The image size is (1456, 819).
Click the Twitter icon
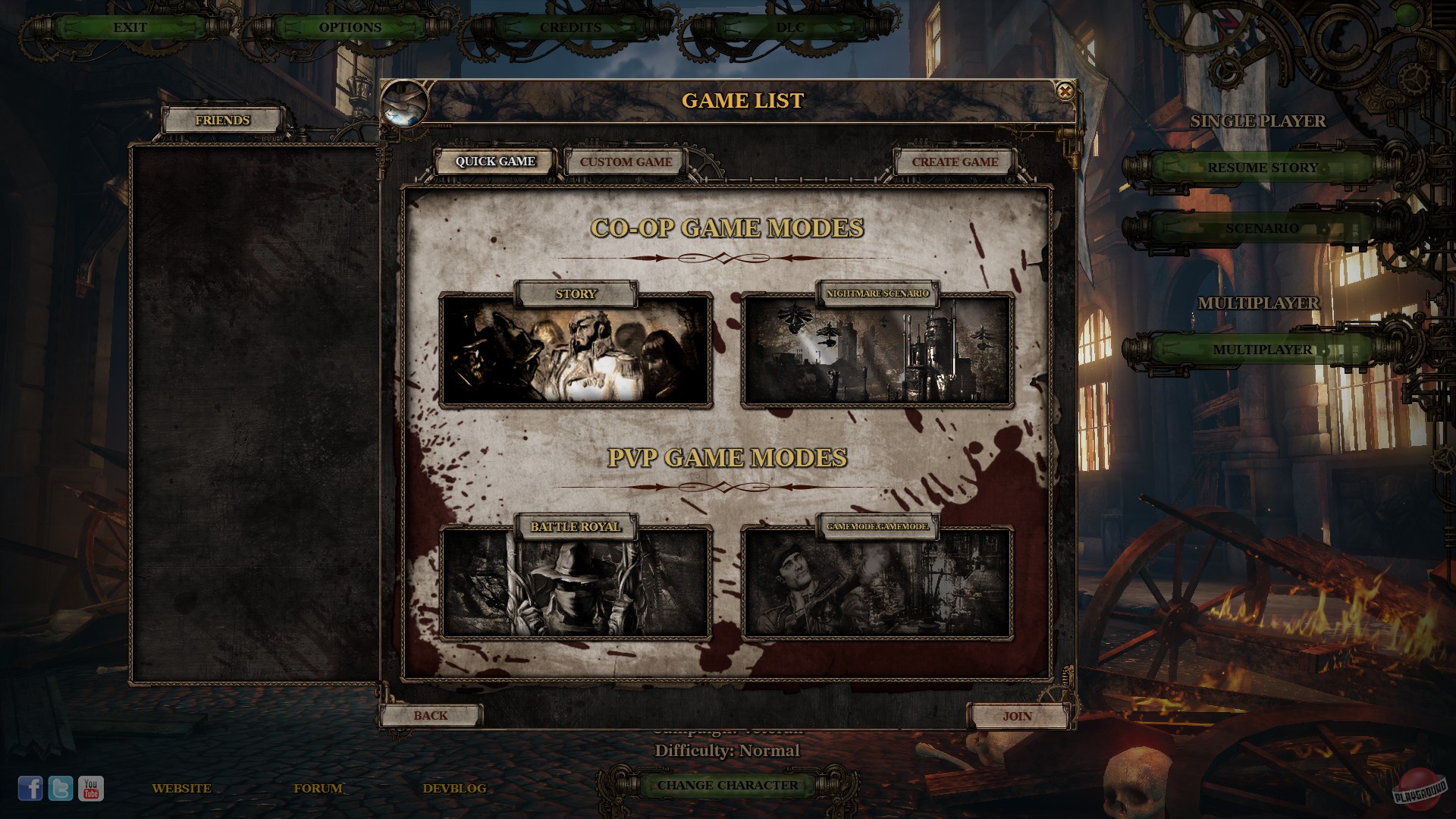[61, 787]
